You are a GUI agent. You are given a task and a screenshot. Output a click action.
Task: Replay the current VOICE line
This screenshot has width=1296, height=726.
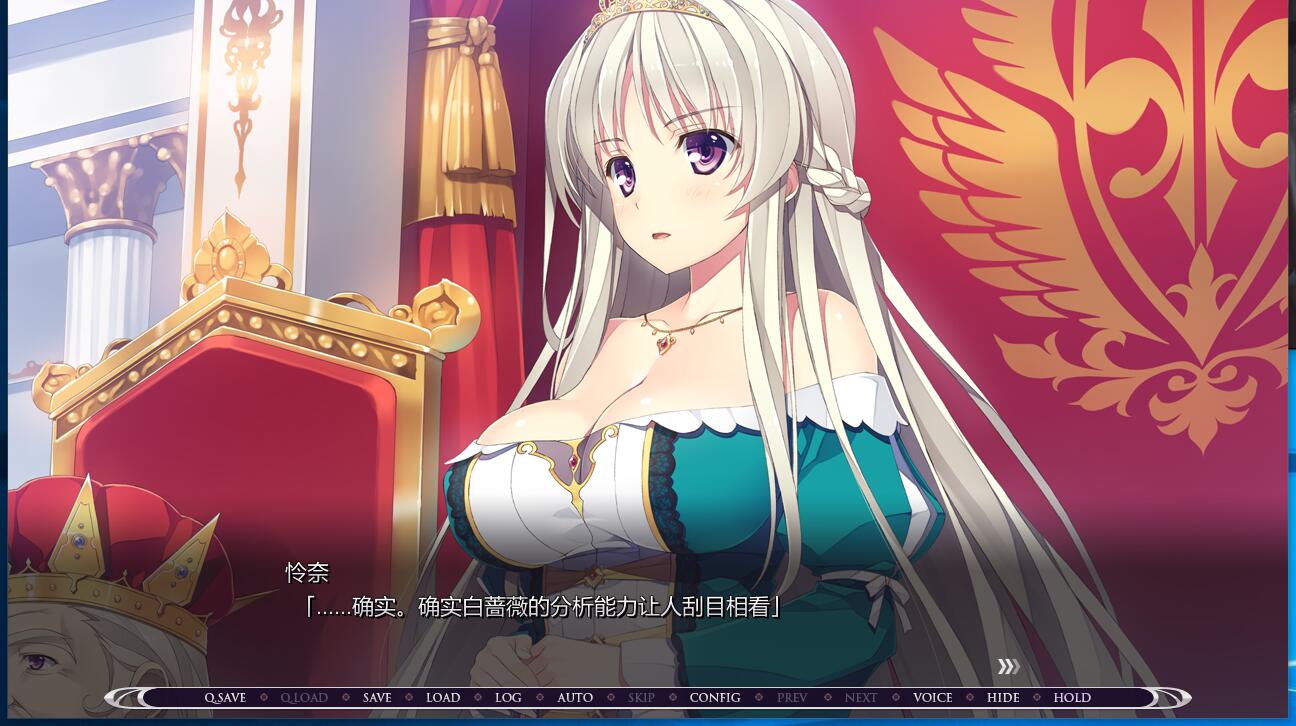pos(933,697)
